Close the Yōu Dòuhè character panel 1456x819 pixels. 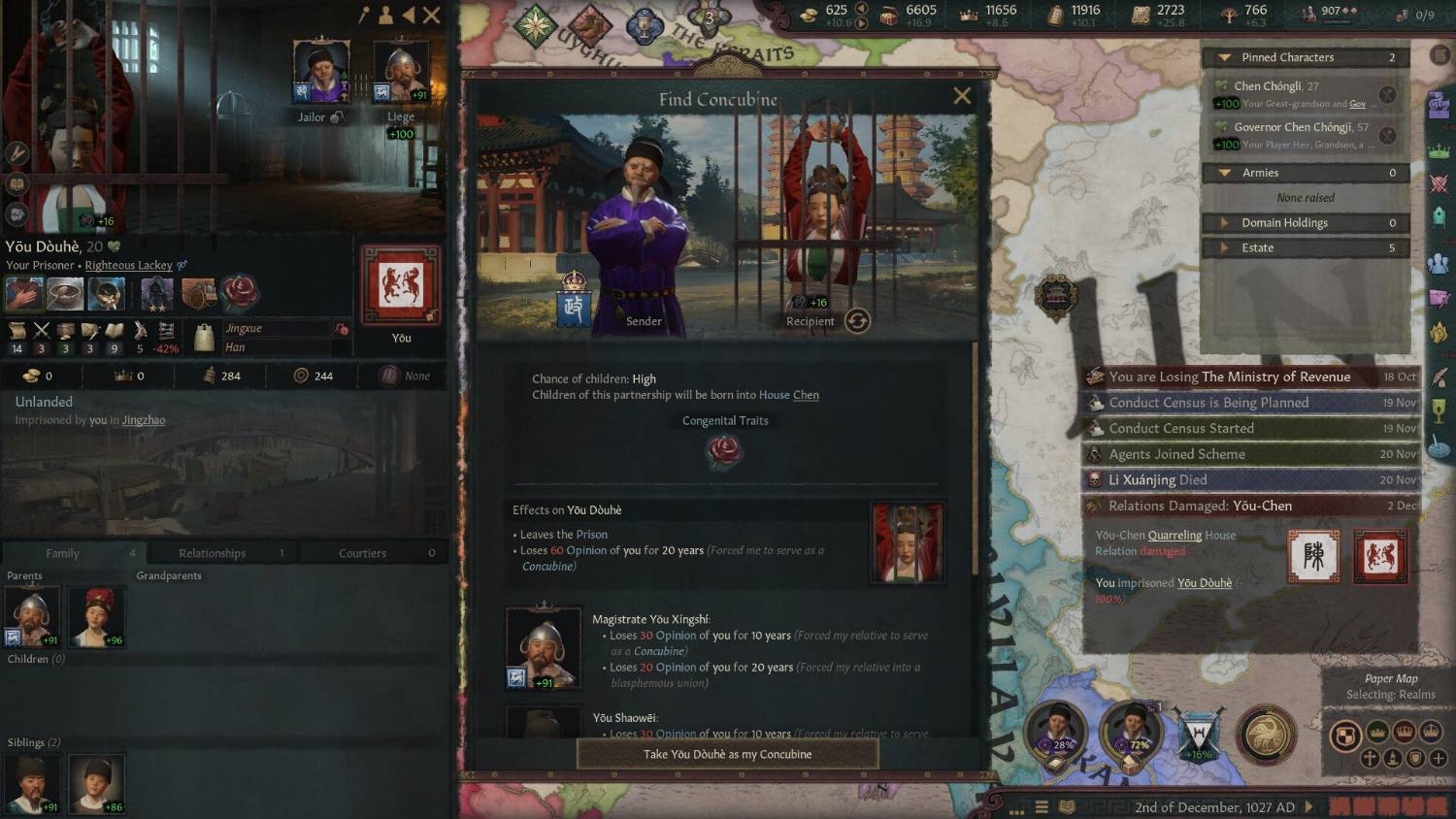432,15
